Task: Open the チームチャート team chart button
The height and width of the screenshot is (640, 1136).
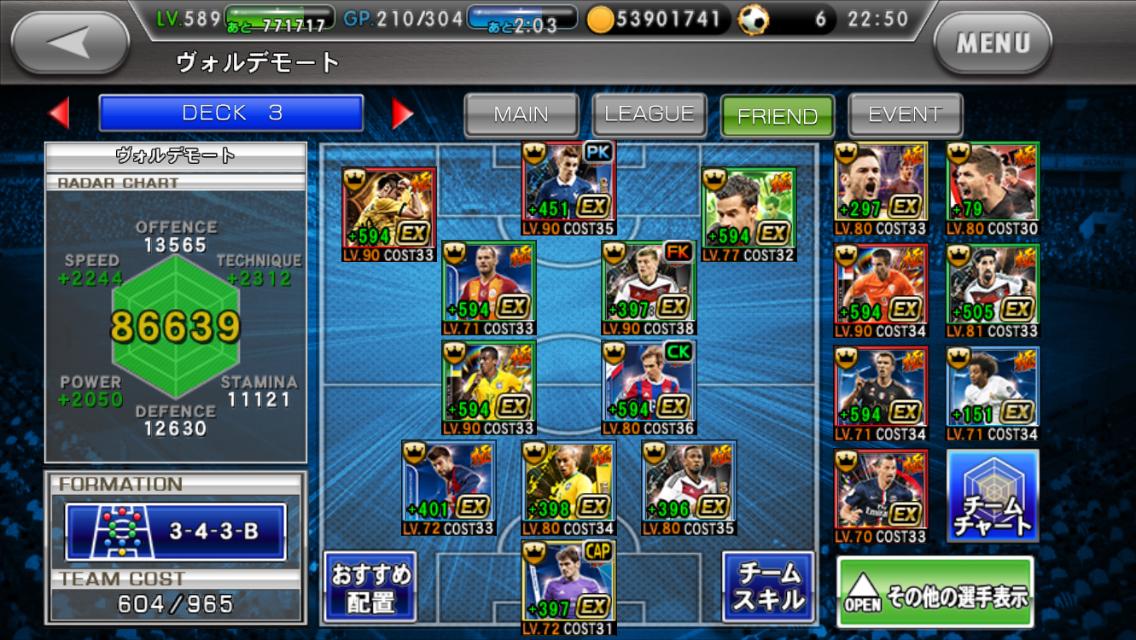Action: (x=992, y=497)
